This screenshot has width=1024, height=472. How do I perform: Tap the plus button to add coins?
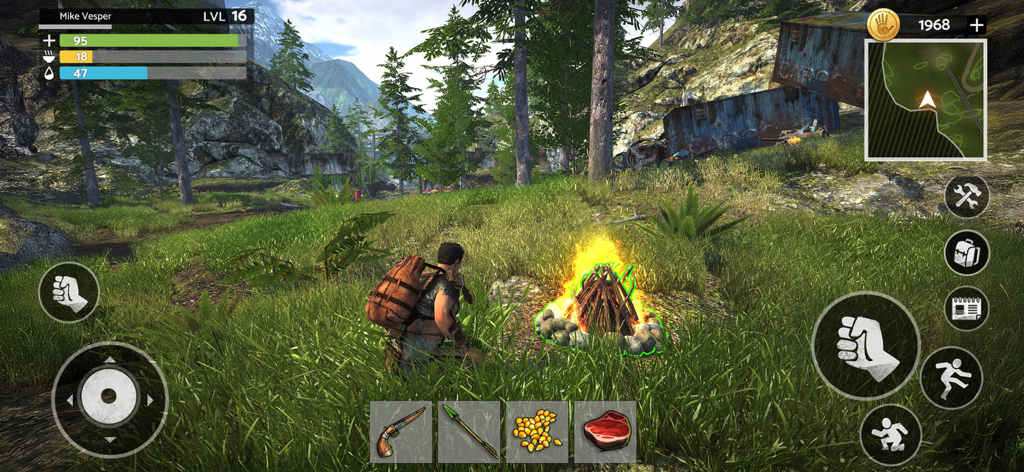click(977, 25)
